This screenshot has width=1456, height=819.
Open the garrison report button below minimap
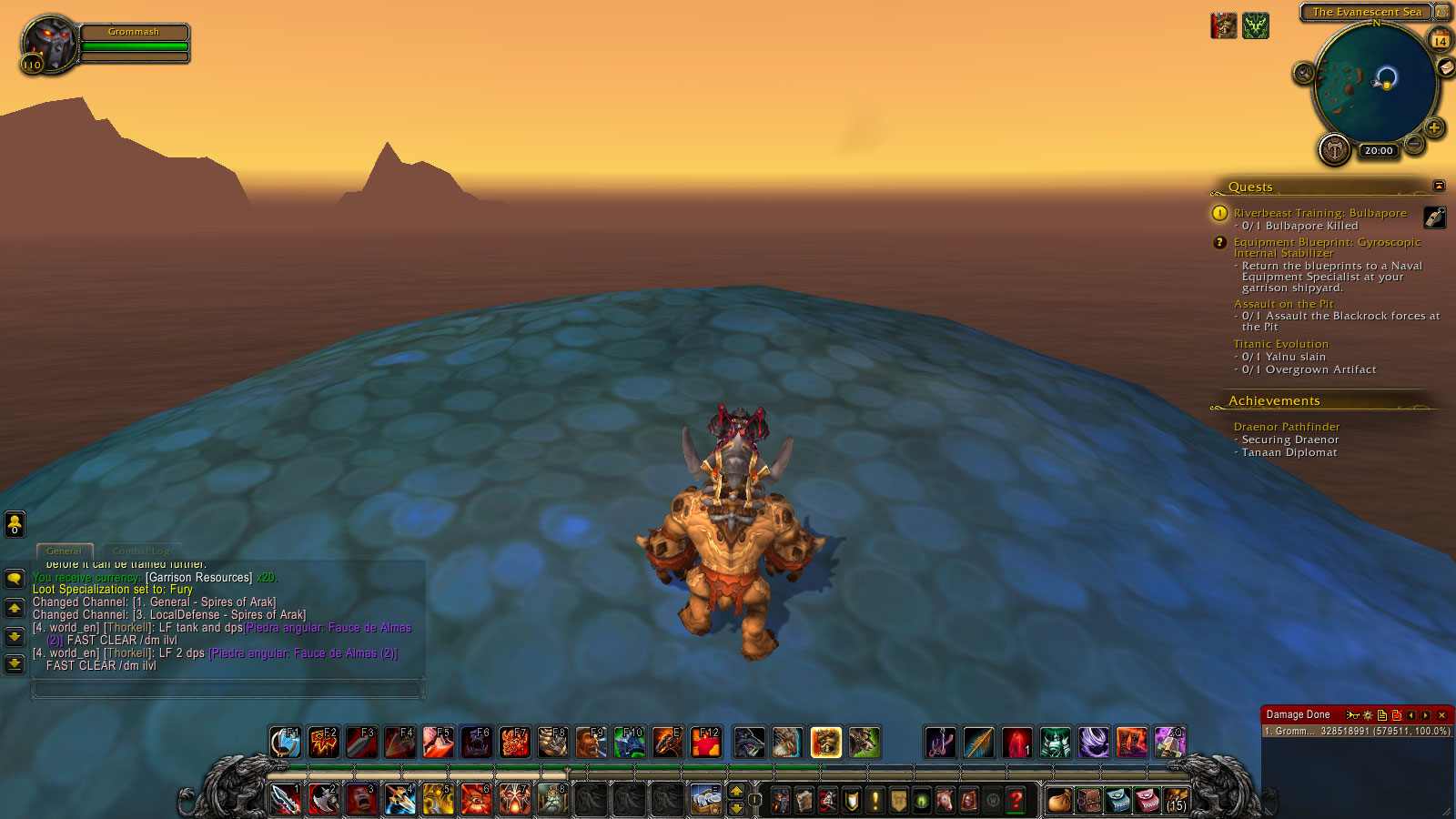[1334, 148]
